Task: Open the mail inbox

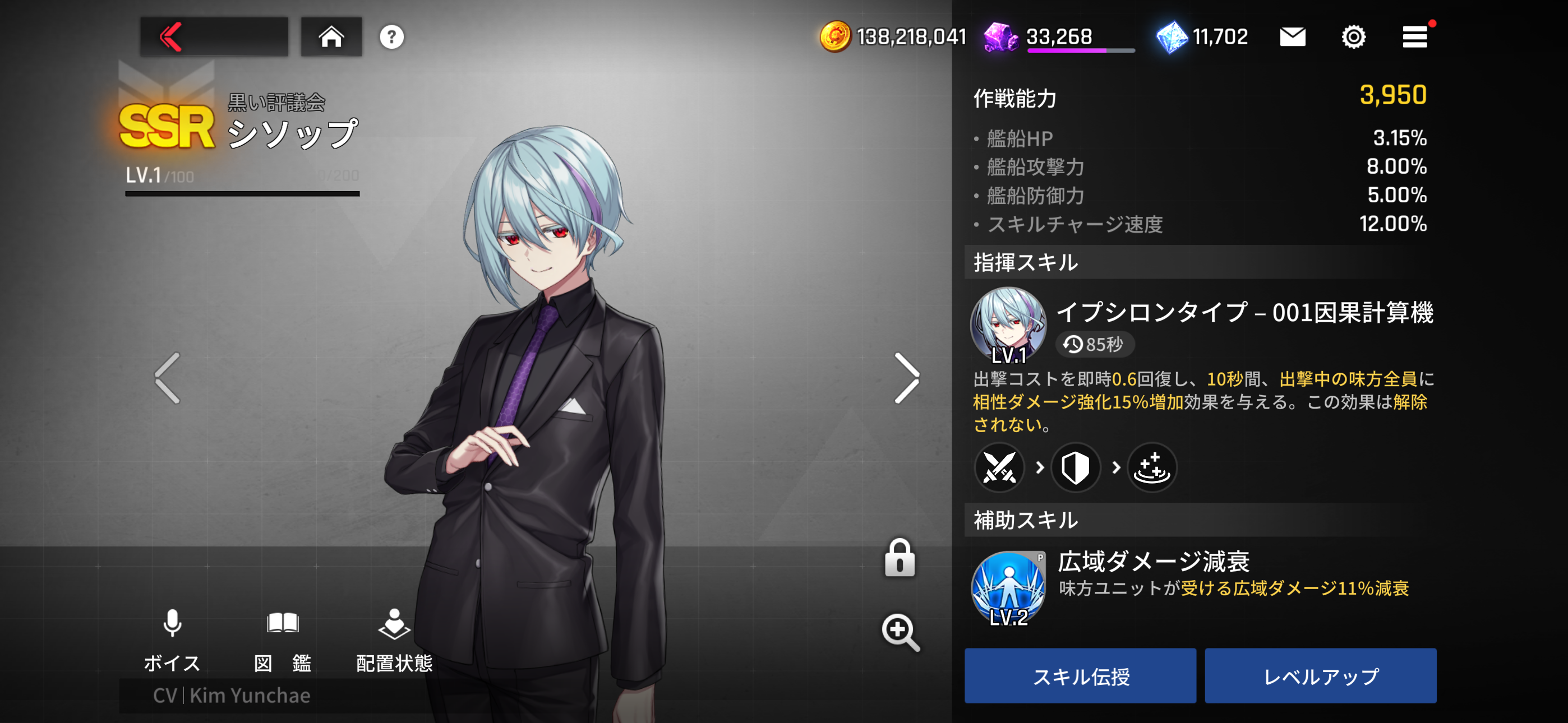Action: coord(1292,37)
